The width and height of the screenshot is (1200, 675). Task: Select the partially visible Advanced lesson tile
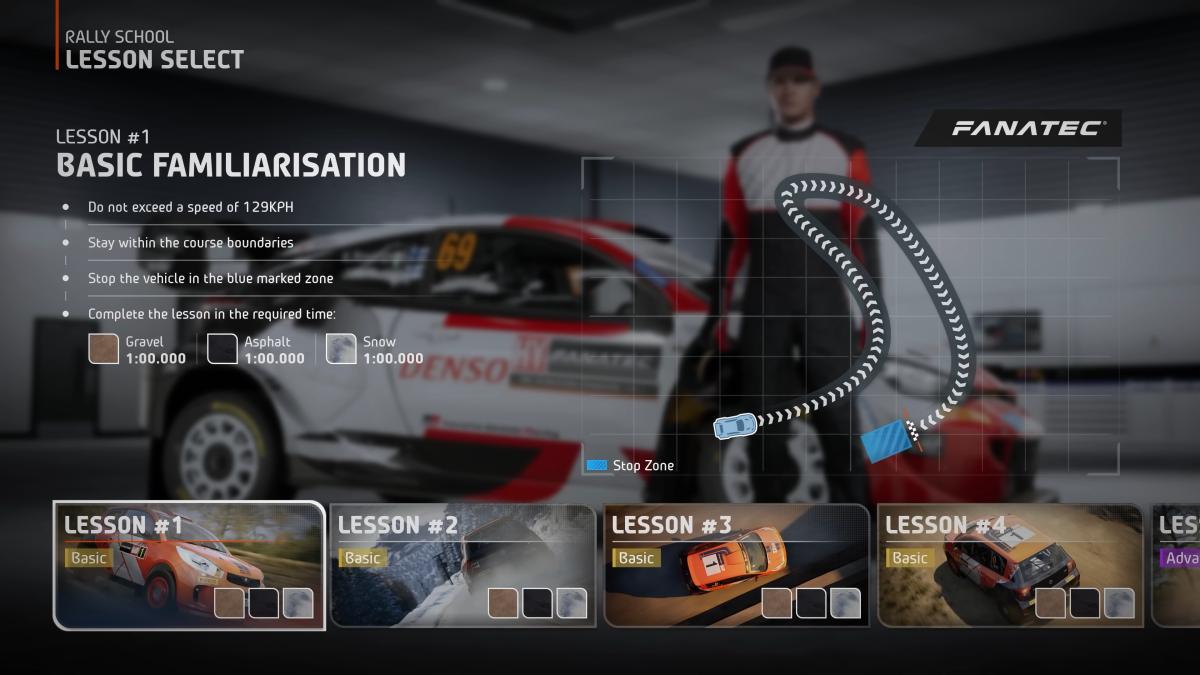coord(1177,565)
